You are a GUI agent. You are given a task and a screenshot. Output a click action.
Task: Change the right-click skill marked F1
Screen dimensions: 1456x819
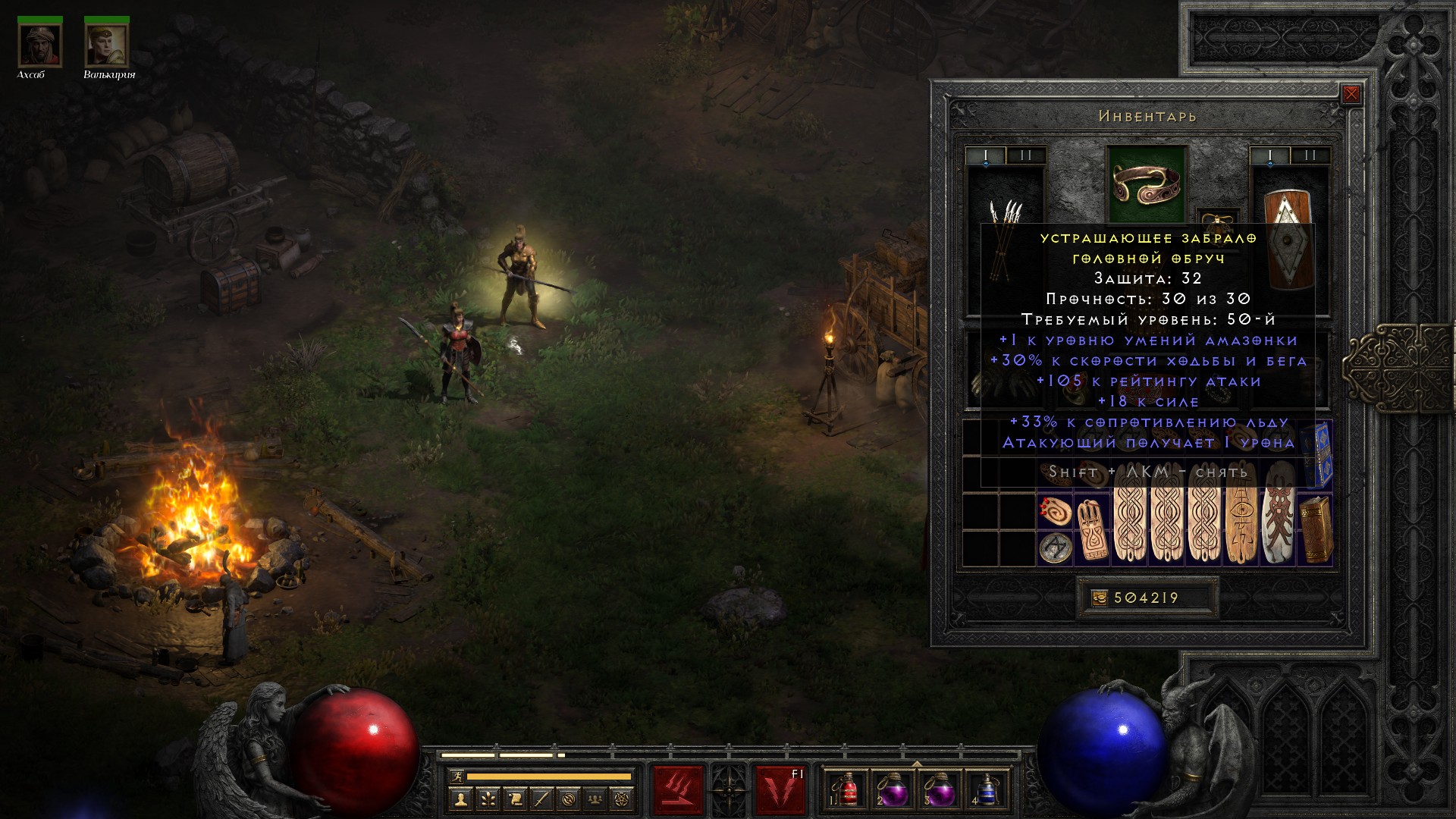pyautogui.click(x=780, y=790)
